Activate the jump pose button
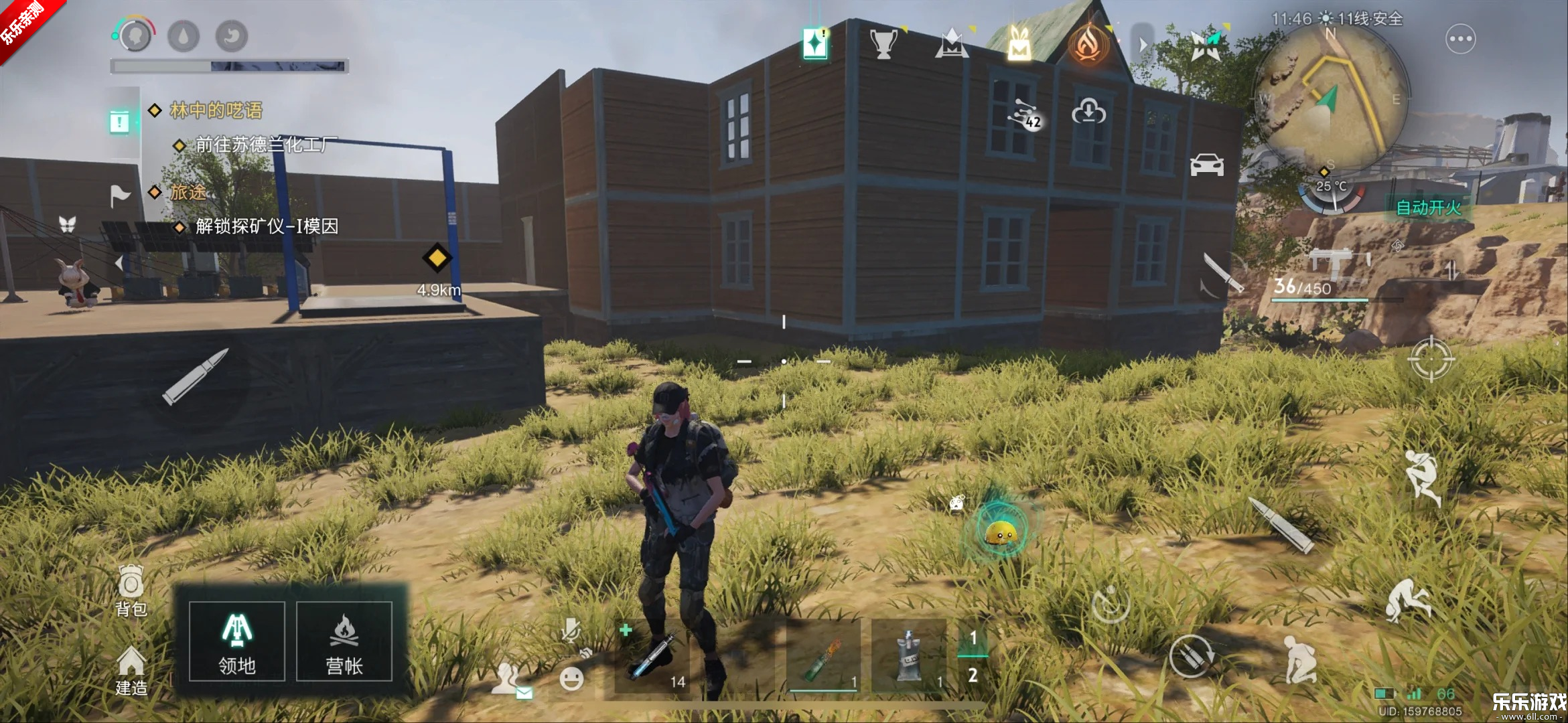1568x723 pixels. click(x=1421, y=477)
